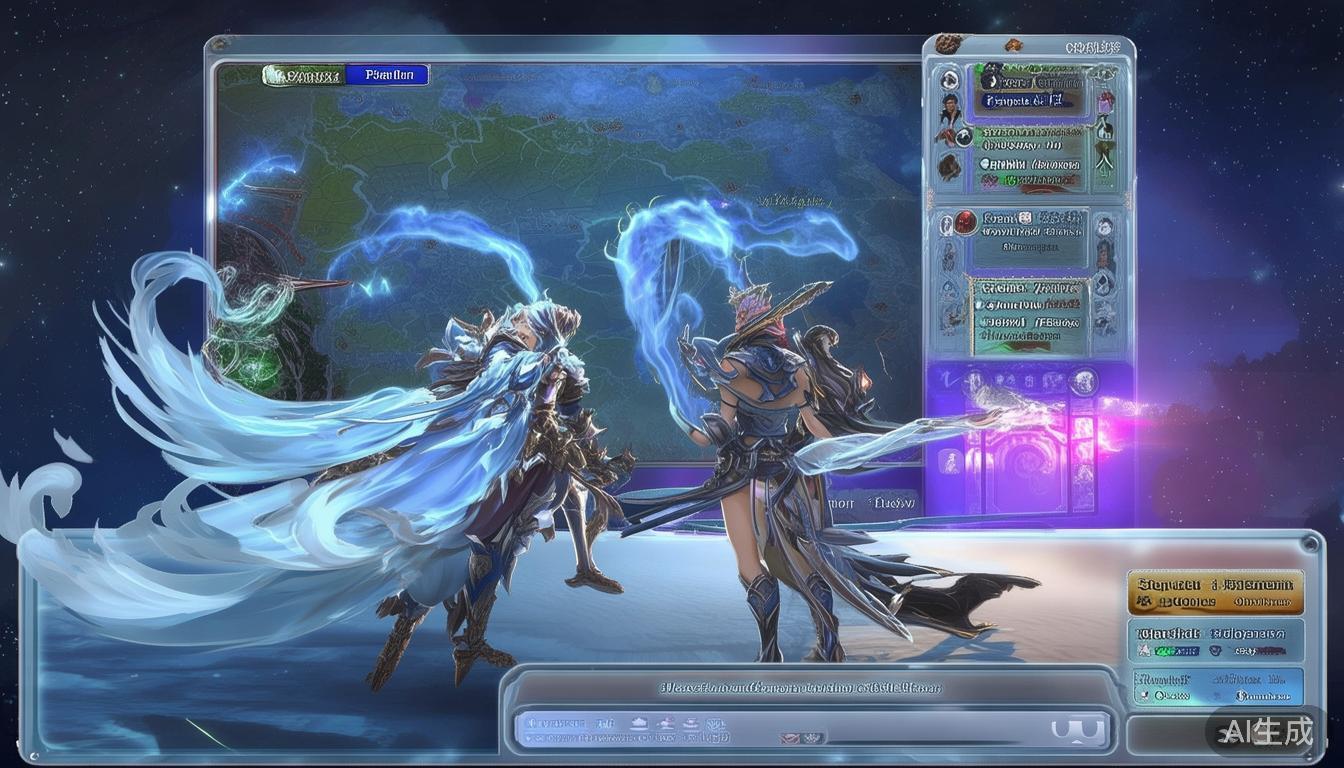This screenshot has width=1344, height=768.
Task: Select the red orb icon in the side panel
Action: click(x=965, y=223)
